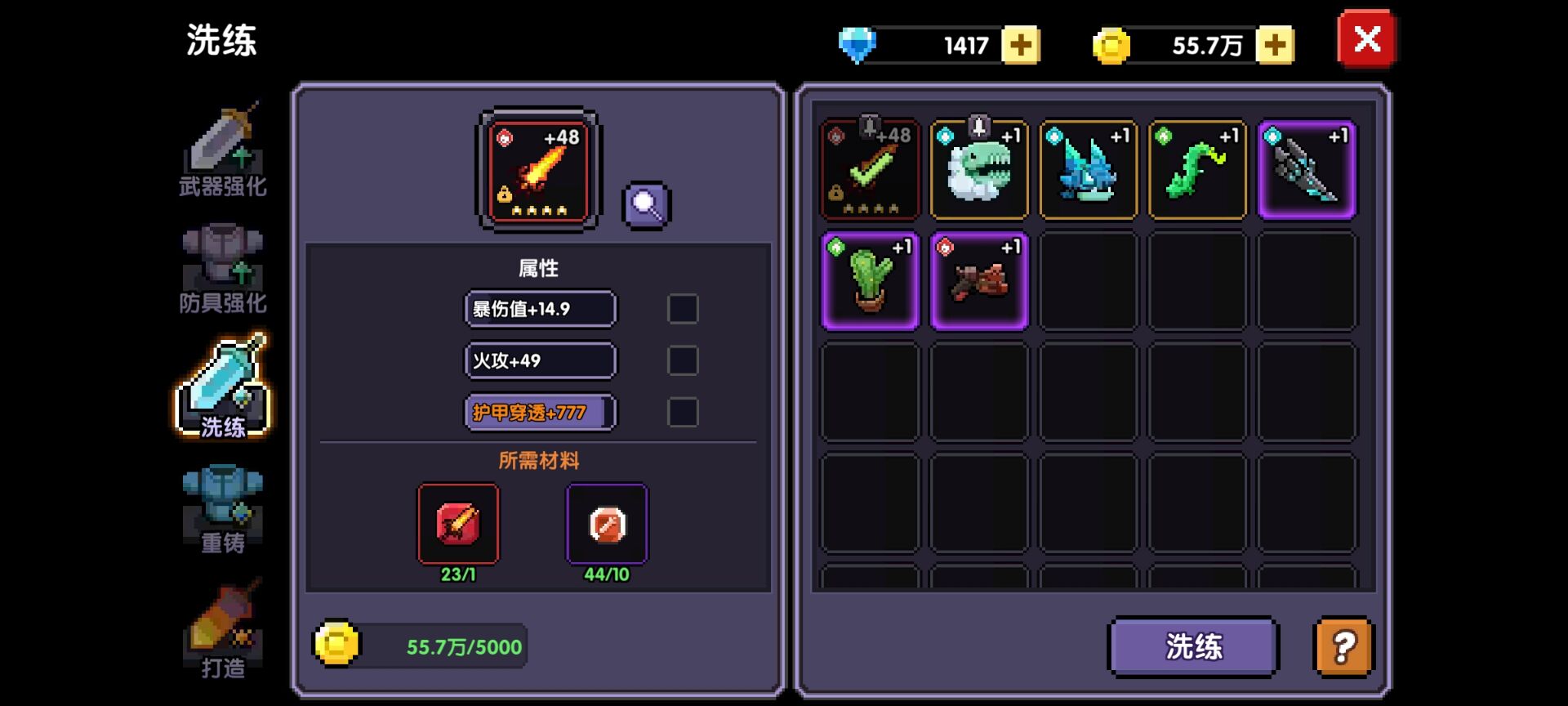Close the refining screen with red X

click(1366, 39)
